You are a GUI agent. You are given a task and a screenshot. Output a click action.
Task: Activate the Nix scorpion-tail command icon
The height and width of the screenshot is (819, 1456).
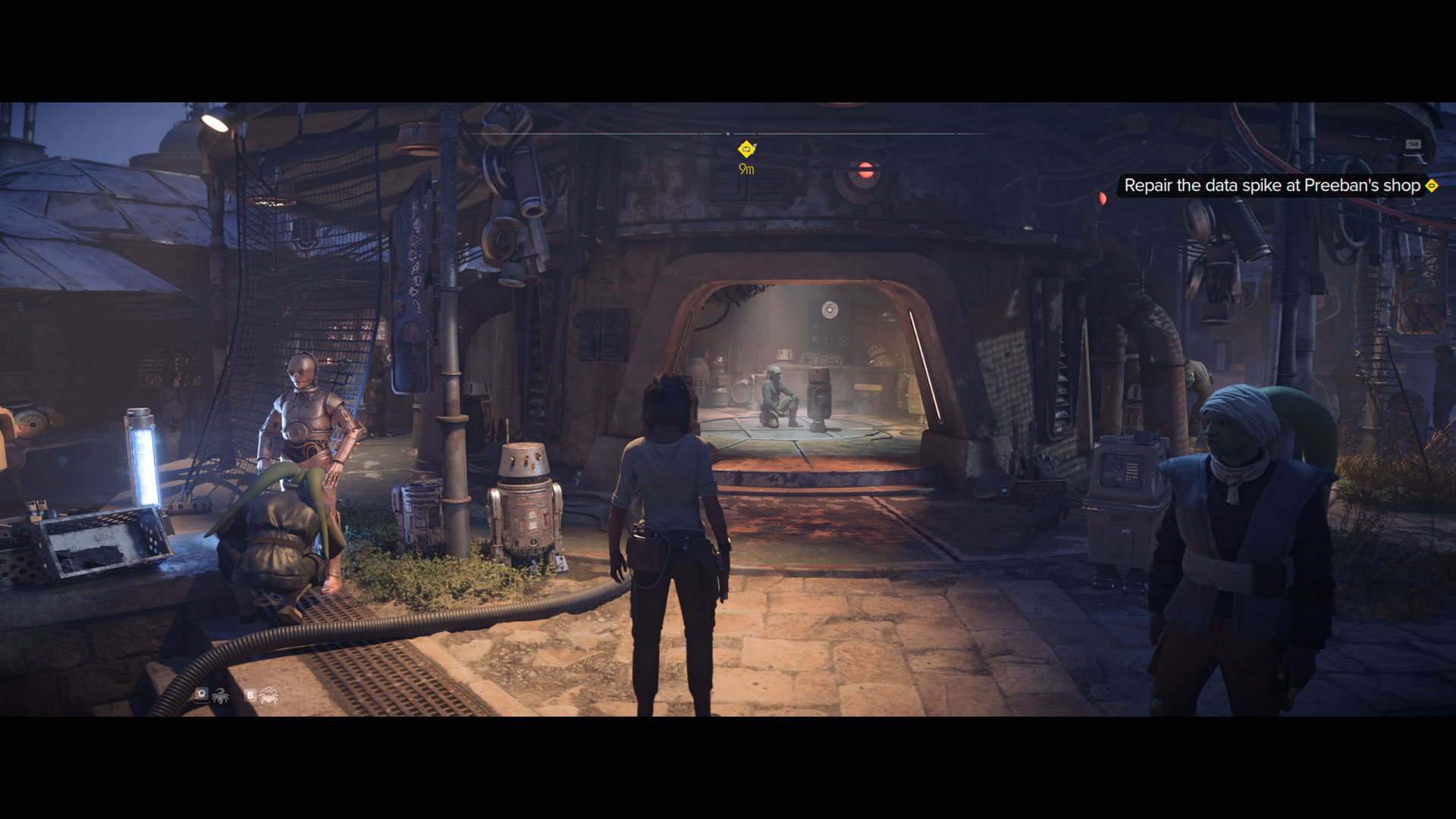click(221, 695)
